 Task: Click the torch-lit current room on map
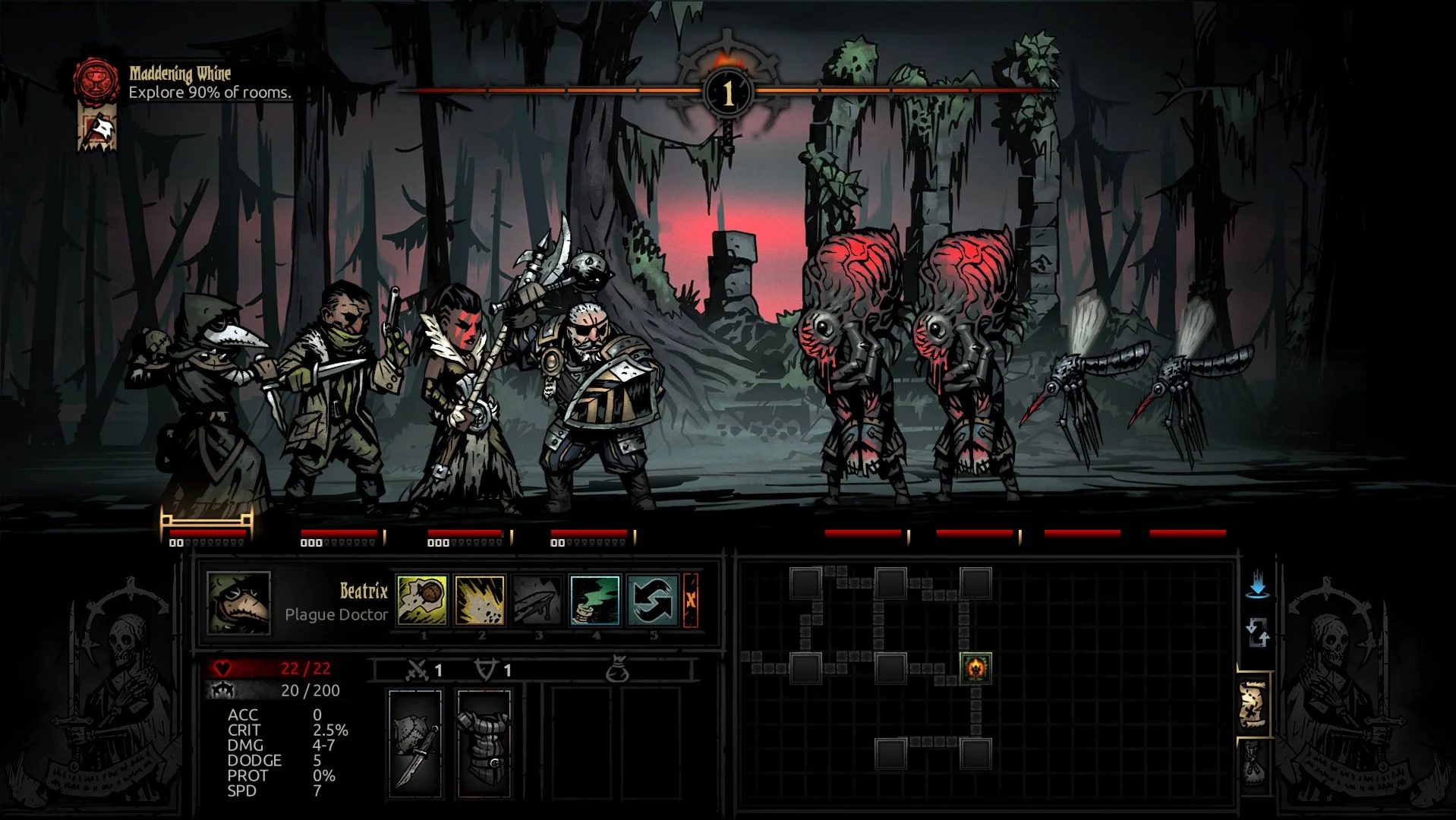(x=975, y=668)
